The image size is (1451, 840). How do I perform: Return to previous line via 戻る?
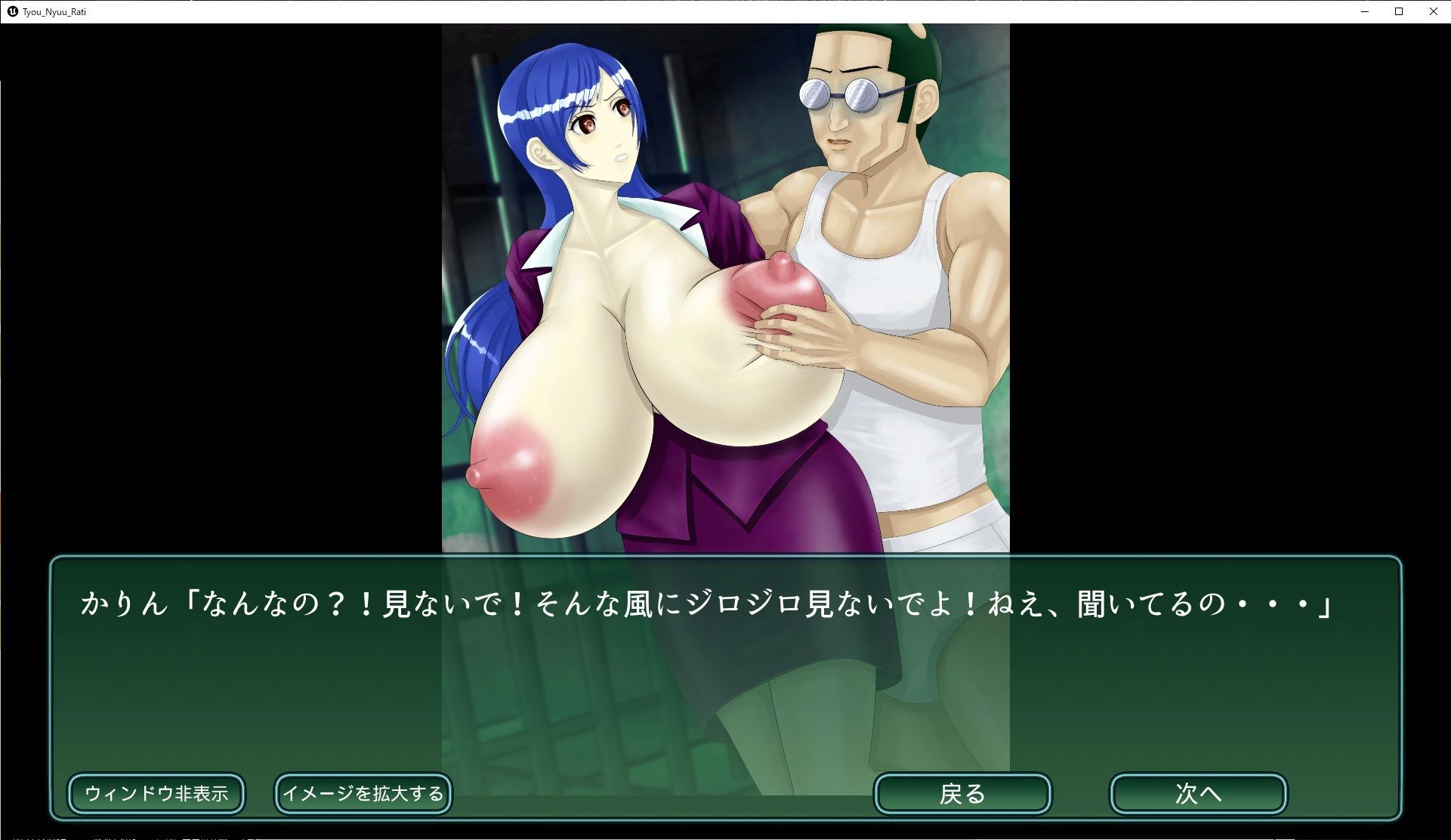tap(962, 794)
